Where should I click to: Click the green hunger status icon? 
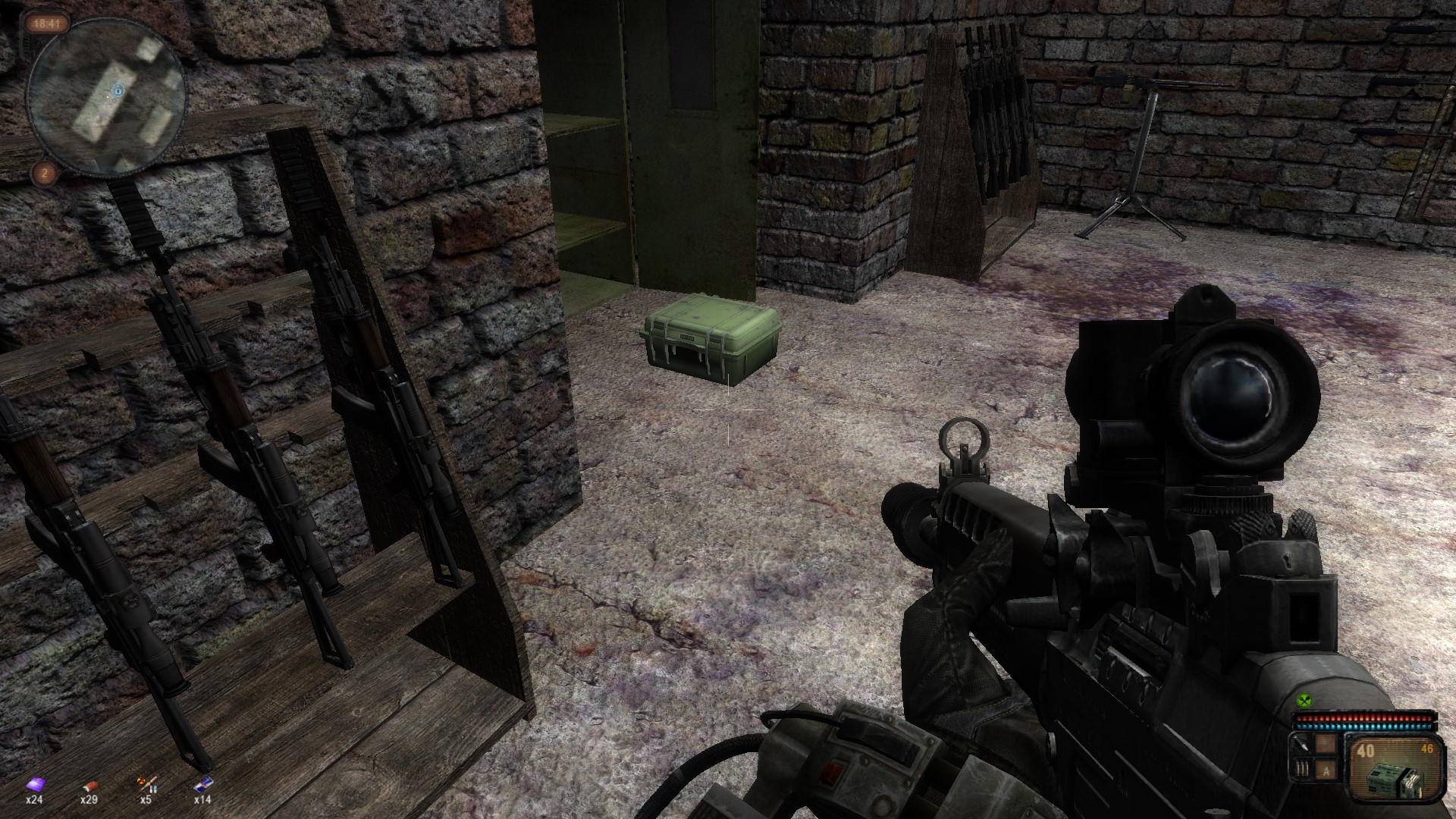click(x=1304, y=701)
